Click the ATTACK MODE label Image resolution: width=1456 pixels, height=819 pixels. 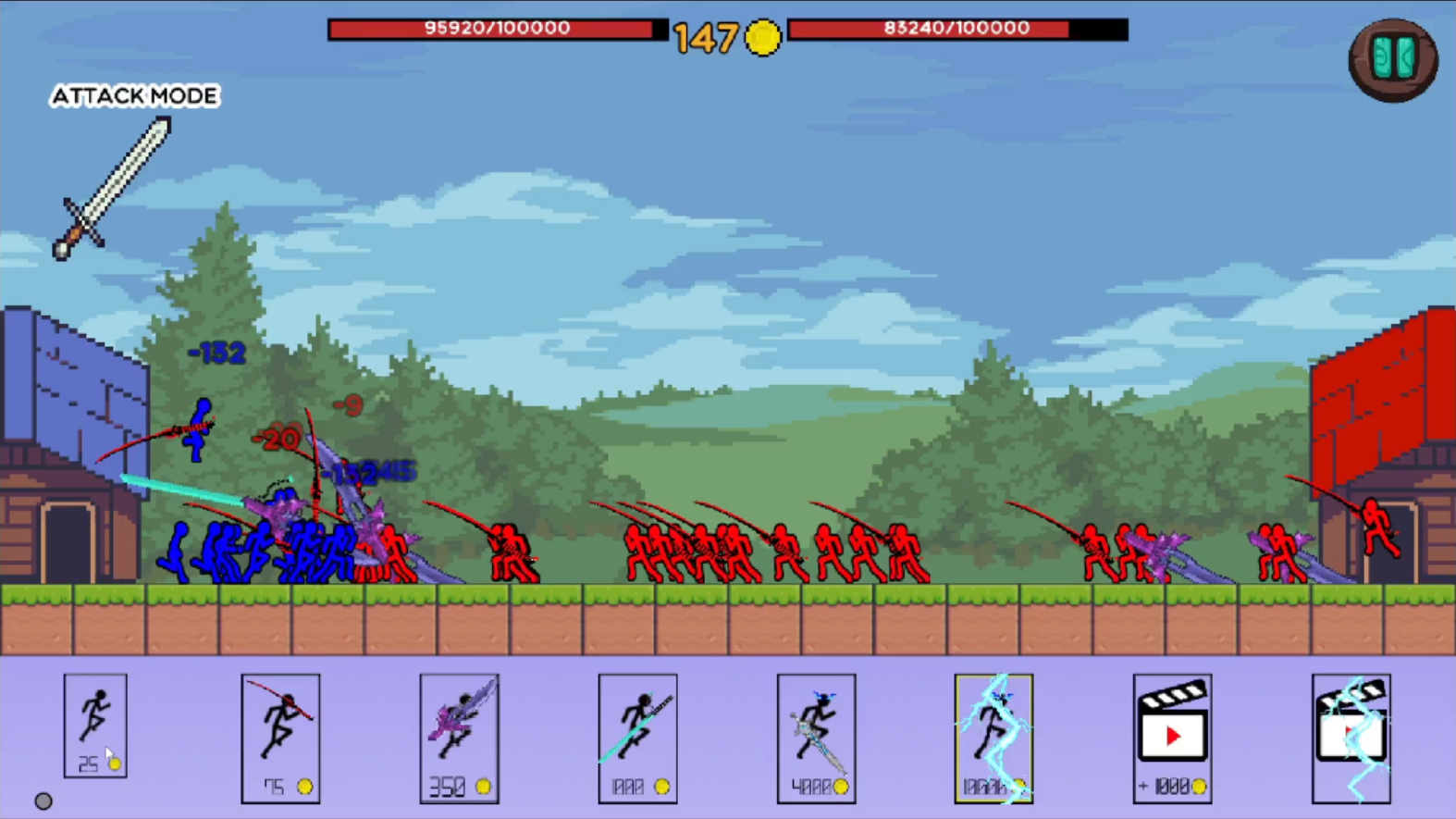135,96
